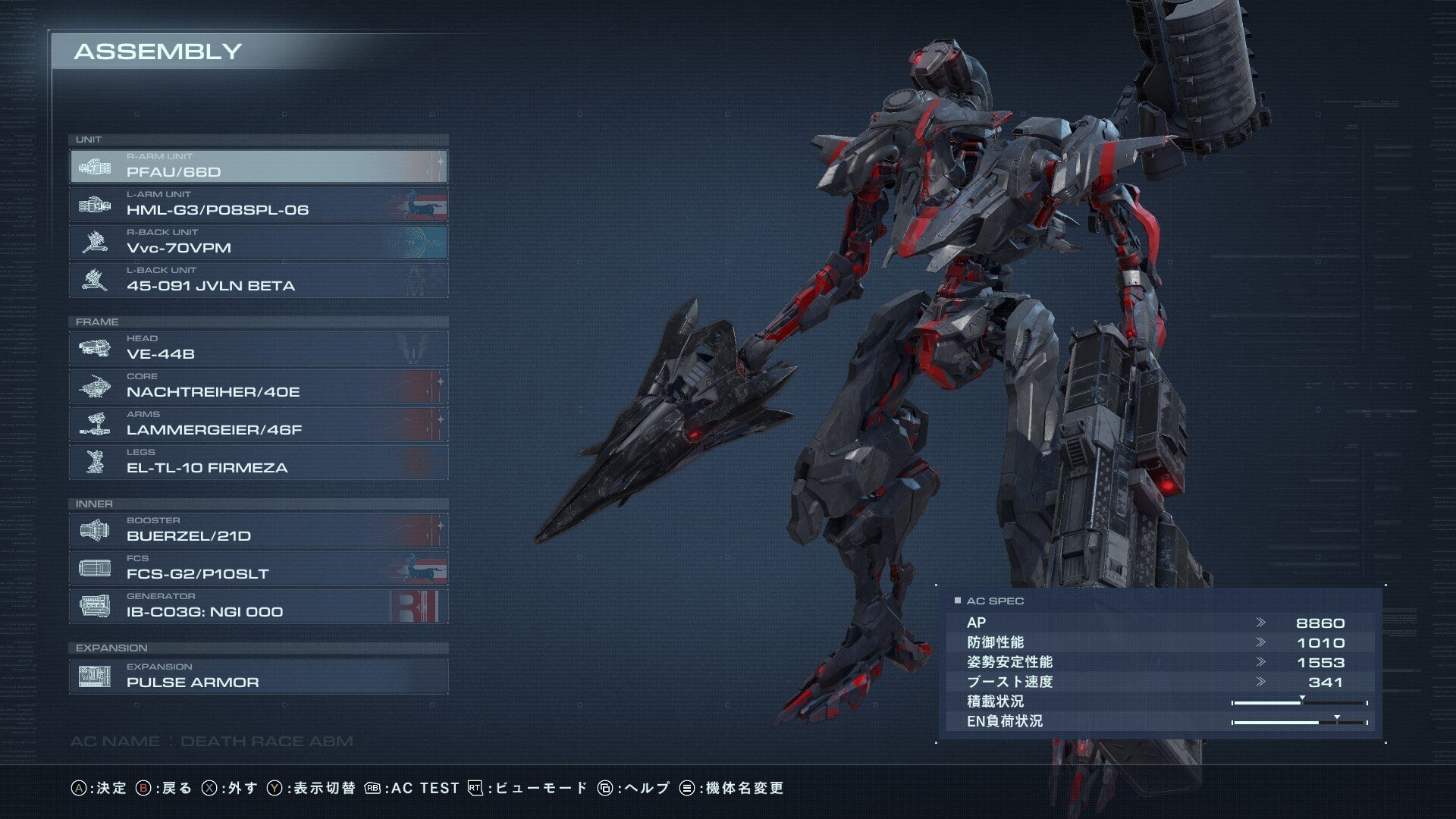The image size is (1456, 819).
Task: Choose the GENERATOR IB-C03G: NGI 000
Action: click(x=259, y=606)
